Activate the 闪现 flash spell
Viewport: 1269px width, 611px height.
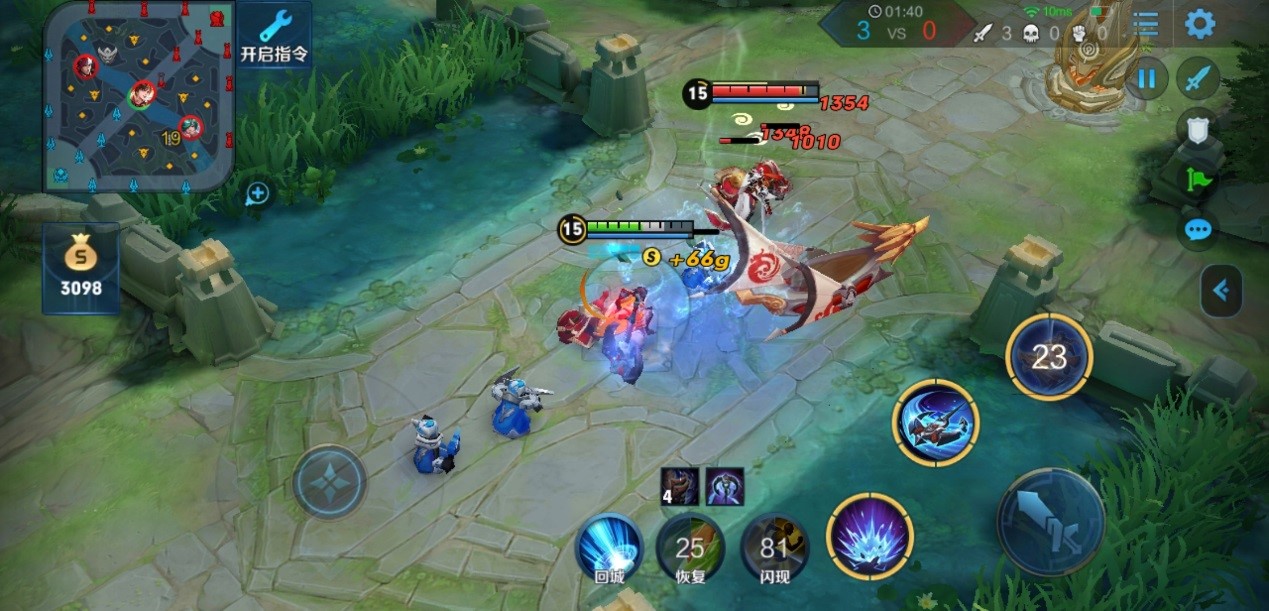[x=775, y=548]
